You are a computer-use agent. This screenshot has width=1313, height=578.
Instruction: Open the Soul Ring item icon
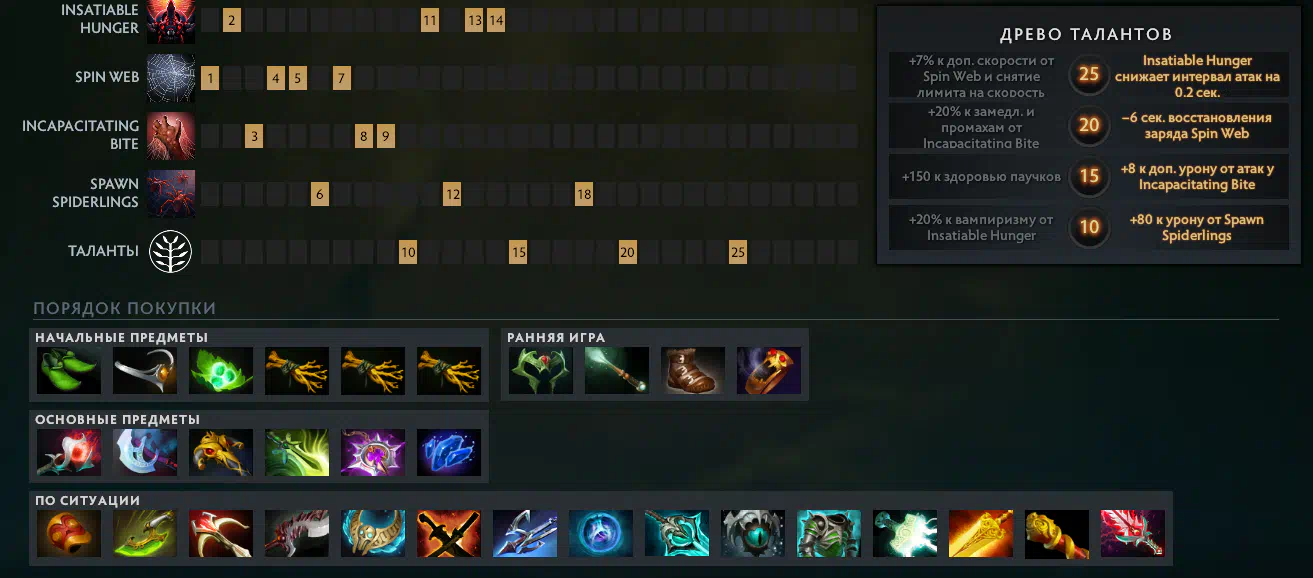(769, 371)
